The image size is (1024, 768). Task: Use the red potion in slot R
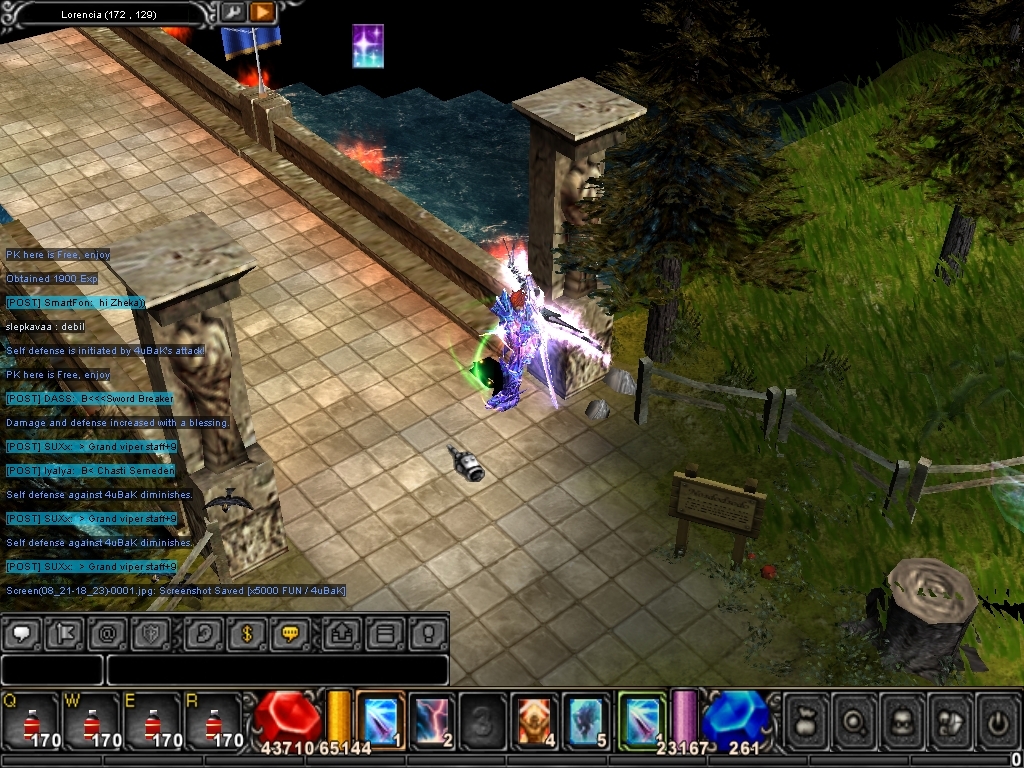tap(213, 720)
